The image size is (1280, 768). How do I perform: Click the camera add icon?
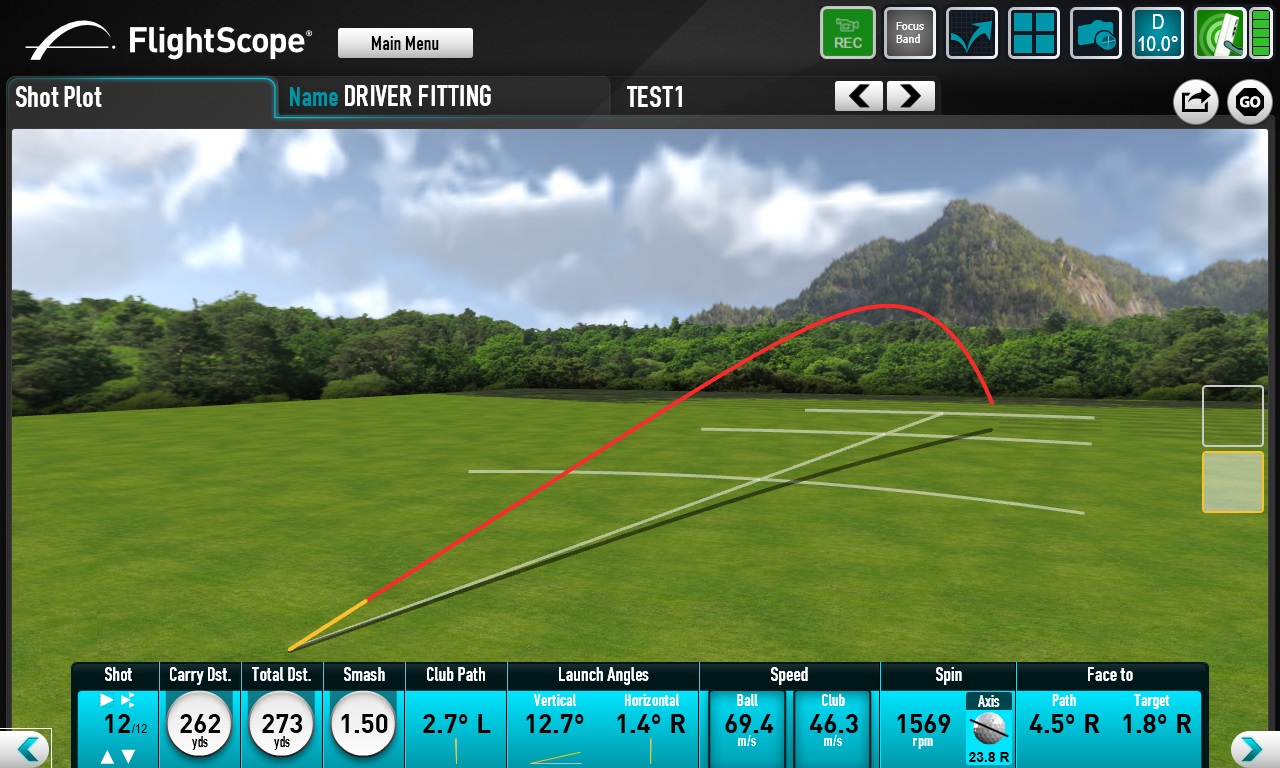(1096, 33)
